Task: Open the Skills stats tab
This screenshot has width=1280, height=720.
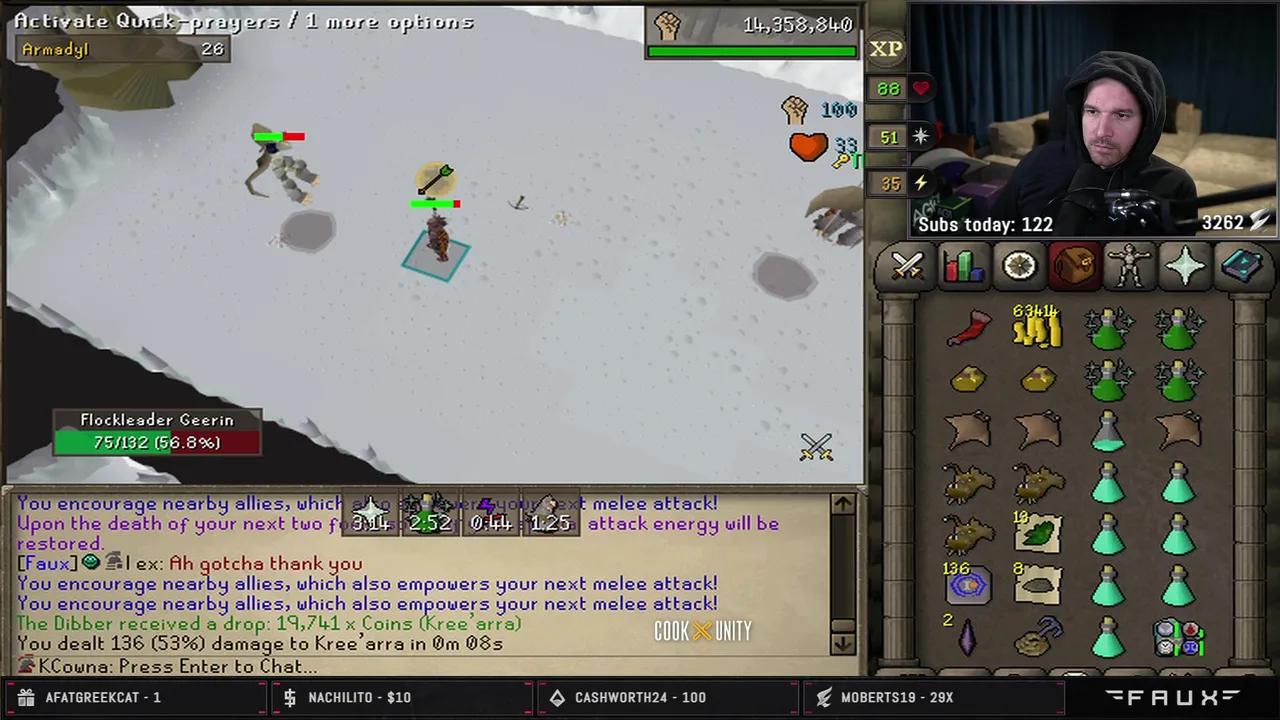Action: click(962, 264)
